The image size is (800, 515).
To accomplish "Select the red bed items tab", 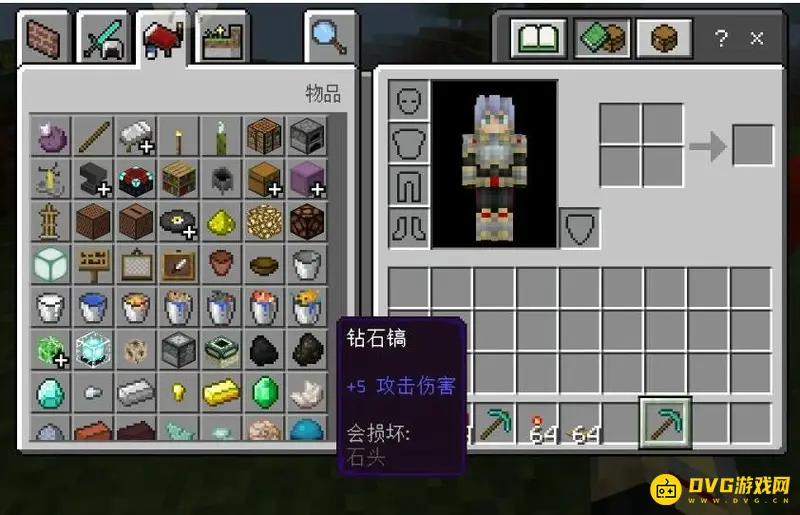I will [164, 41].
